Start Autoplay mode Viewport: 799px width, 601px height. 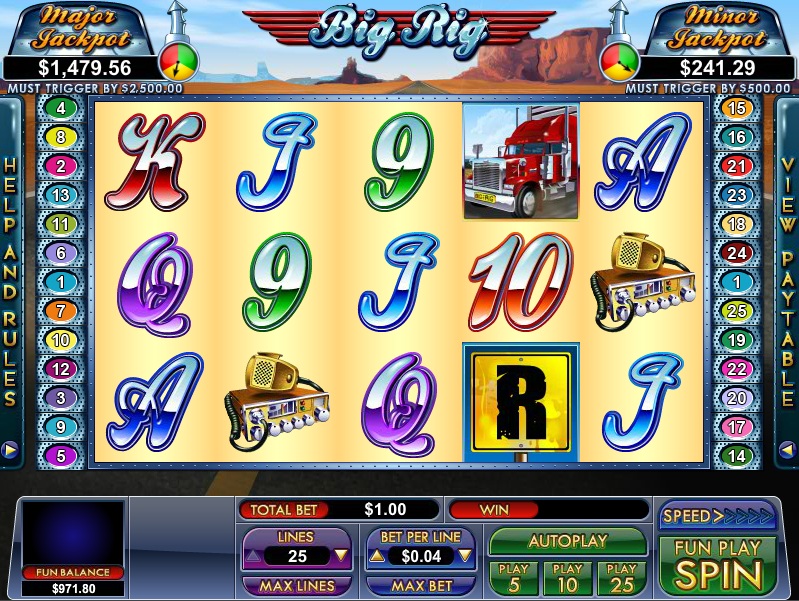[568, 541]
